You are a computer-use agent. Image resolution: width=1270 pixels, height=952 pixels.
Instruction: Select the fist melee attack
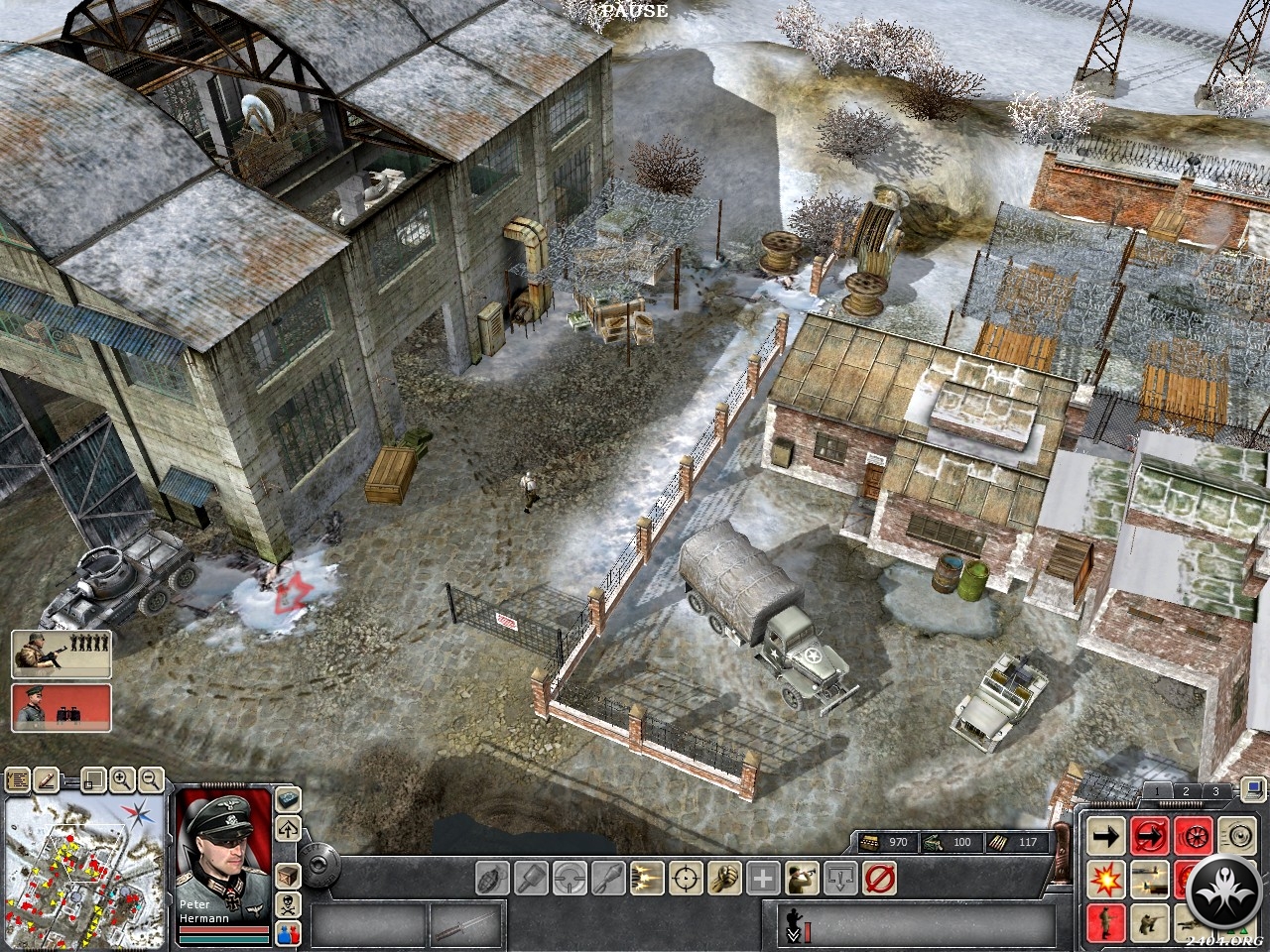click(x=724, y=878)
